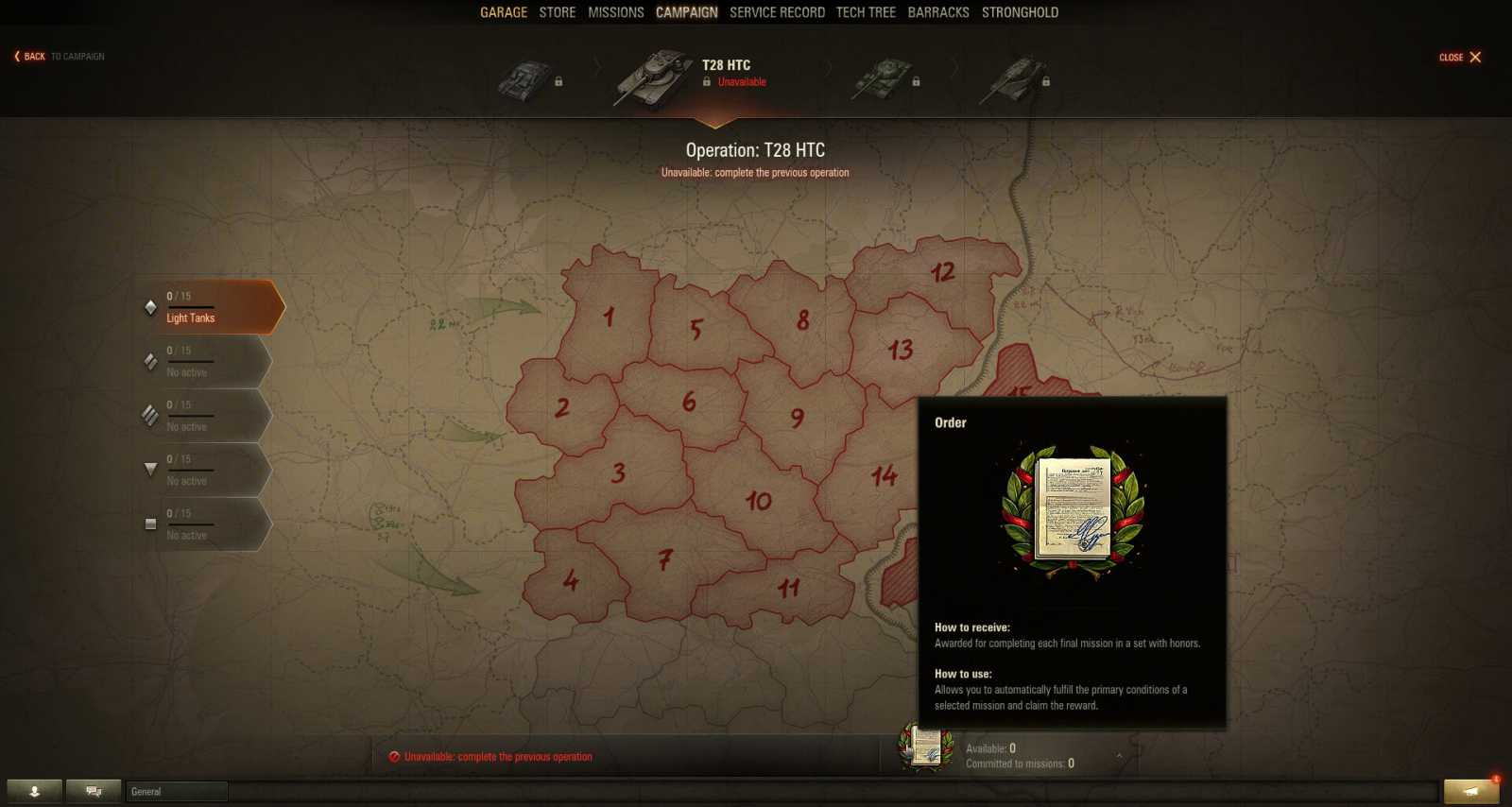Open the Heavy Tanks mission set icon
The height and width of the screenshot is (807, 1512).
[x=151, y=414]
